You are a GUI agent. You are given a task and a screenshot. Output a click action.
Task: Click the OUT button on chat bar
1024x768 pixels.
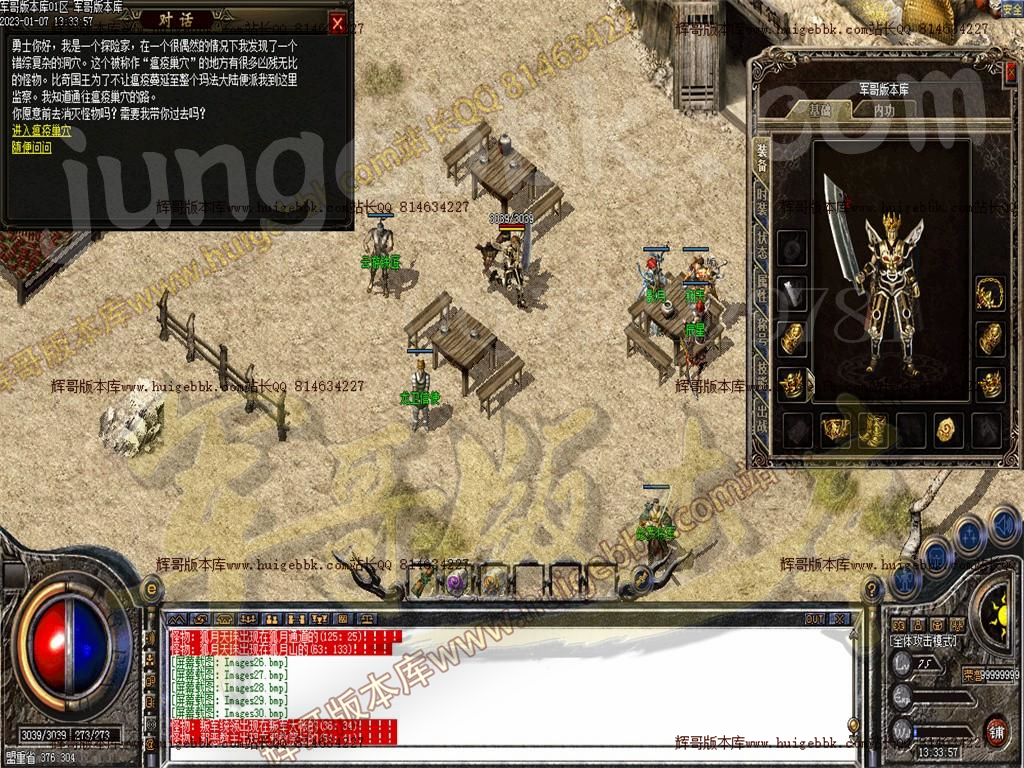pos(815,619)
